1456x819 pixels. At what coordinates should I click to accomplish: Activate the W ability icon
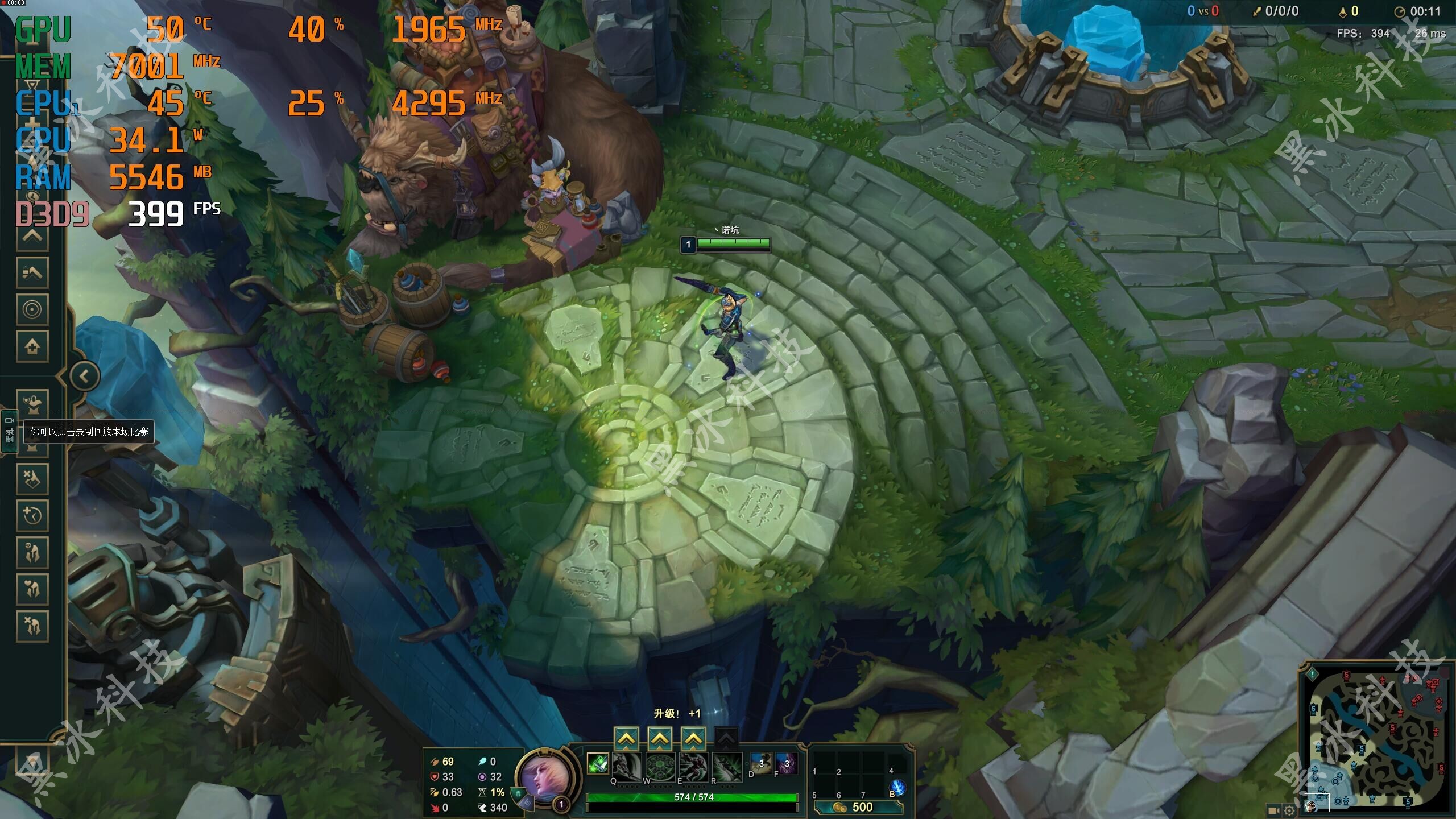point(660,766)
